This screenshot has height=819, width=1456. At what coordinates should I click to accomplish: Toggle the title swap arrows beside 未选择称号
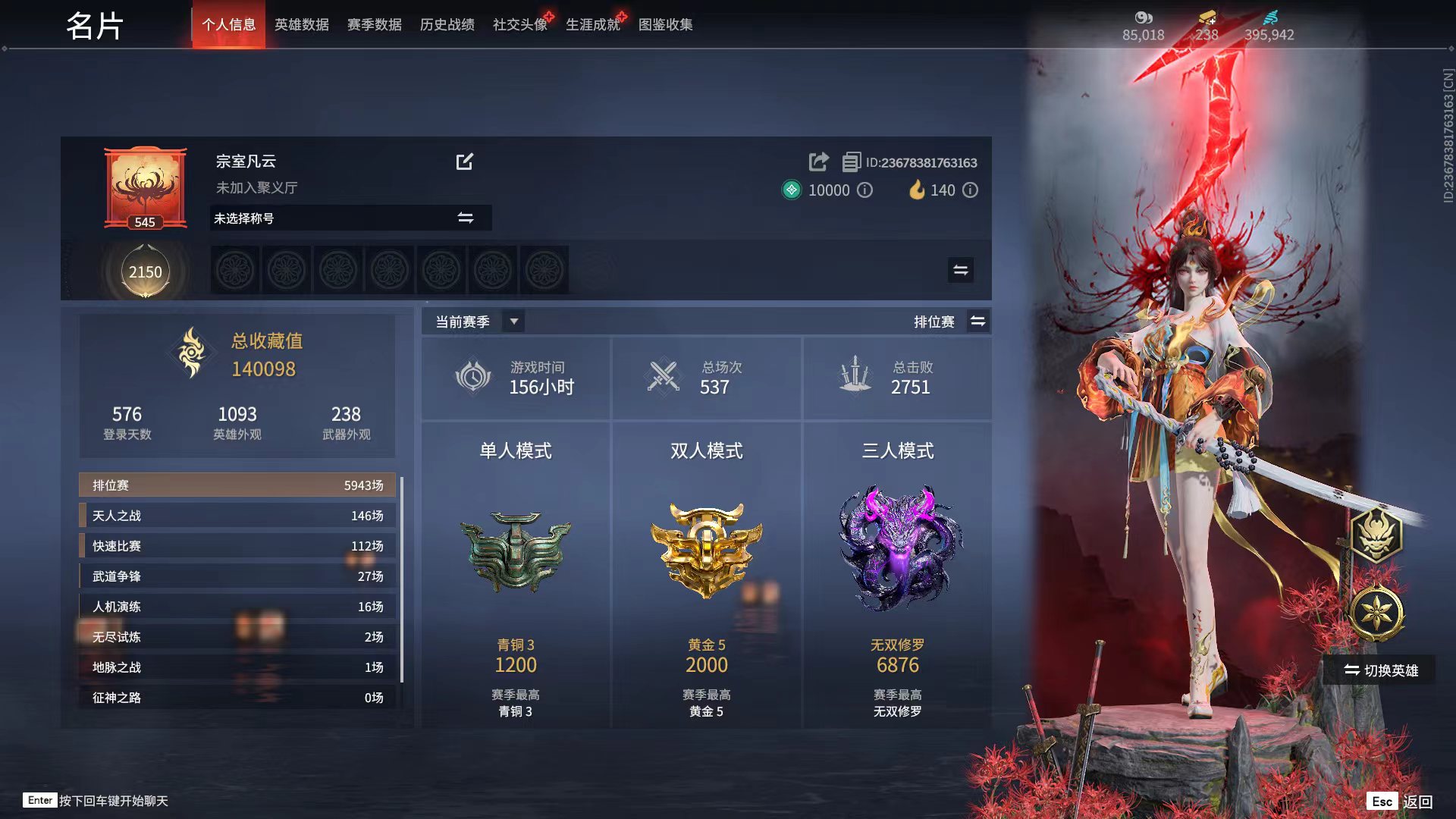(x=465, y=218)
